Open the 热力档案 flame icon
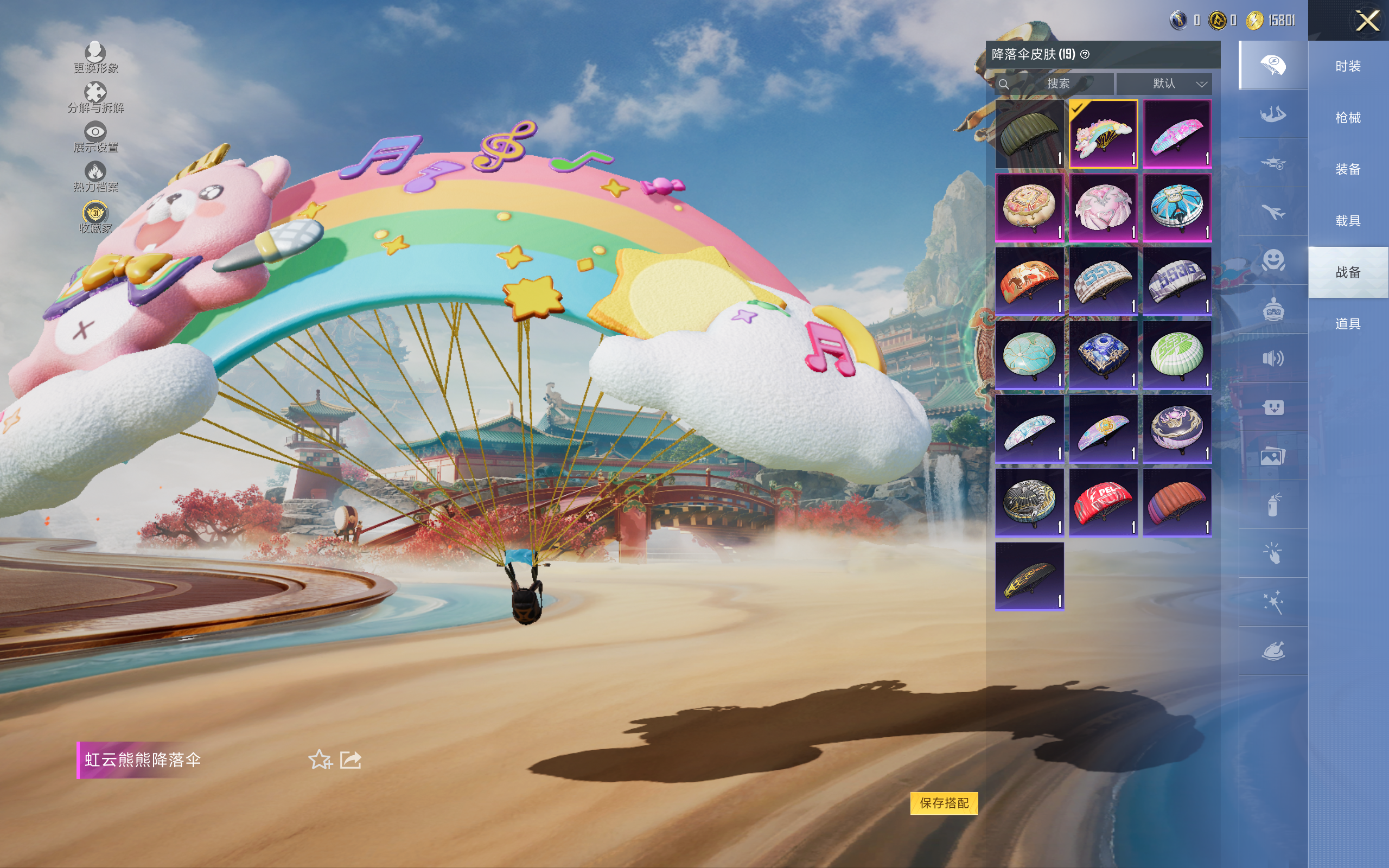The height and width of the screenshot is (868, 1389). 95,176
